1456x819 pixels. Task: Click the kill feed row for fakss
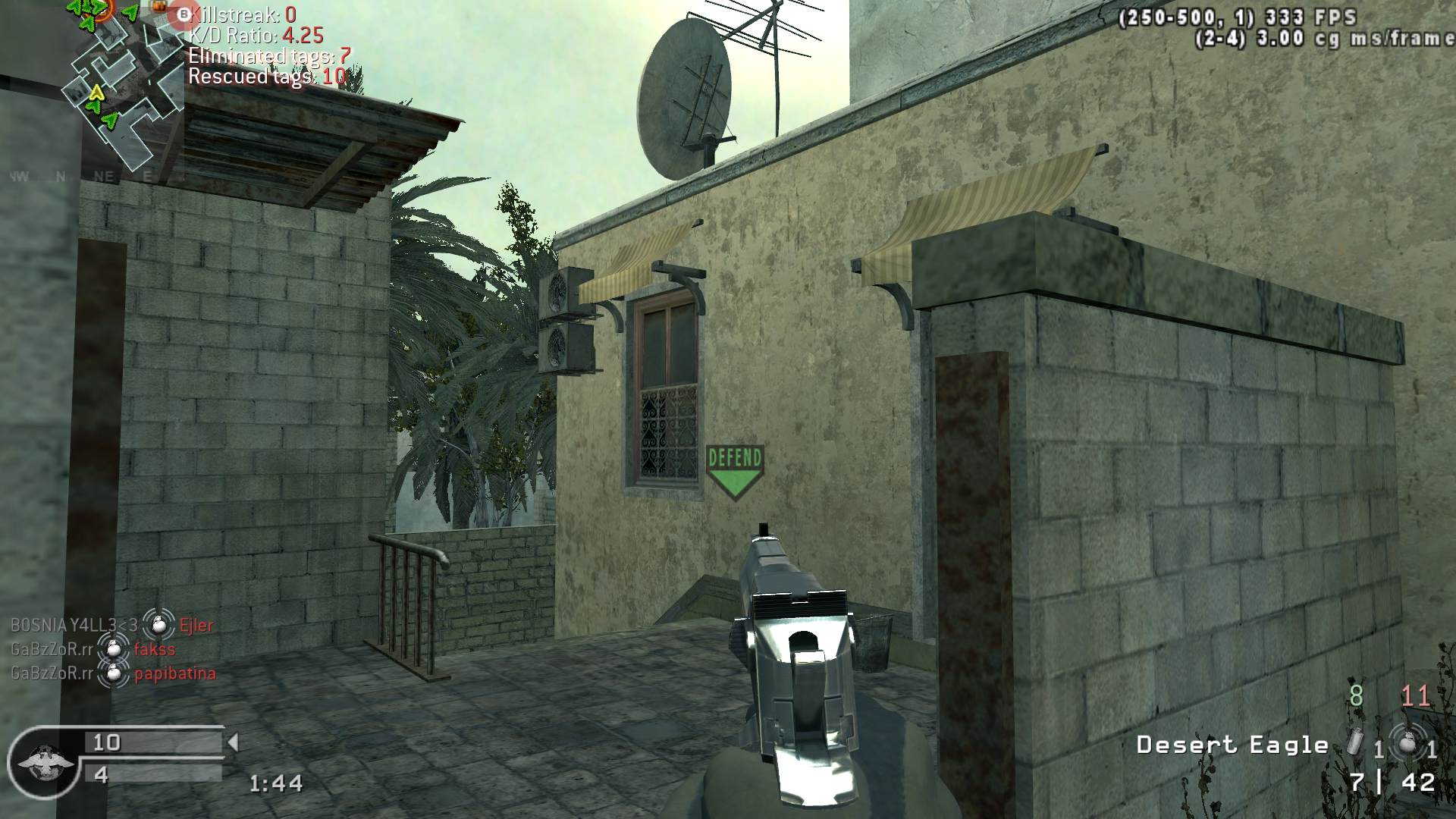(93, 649)
